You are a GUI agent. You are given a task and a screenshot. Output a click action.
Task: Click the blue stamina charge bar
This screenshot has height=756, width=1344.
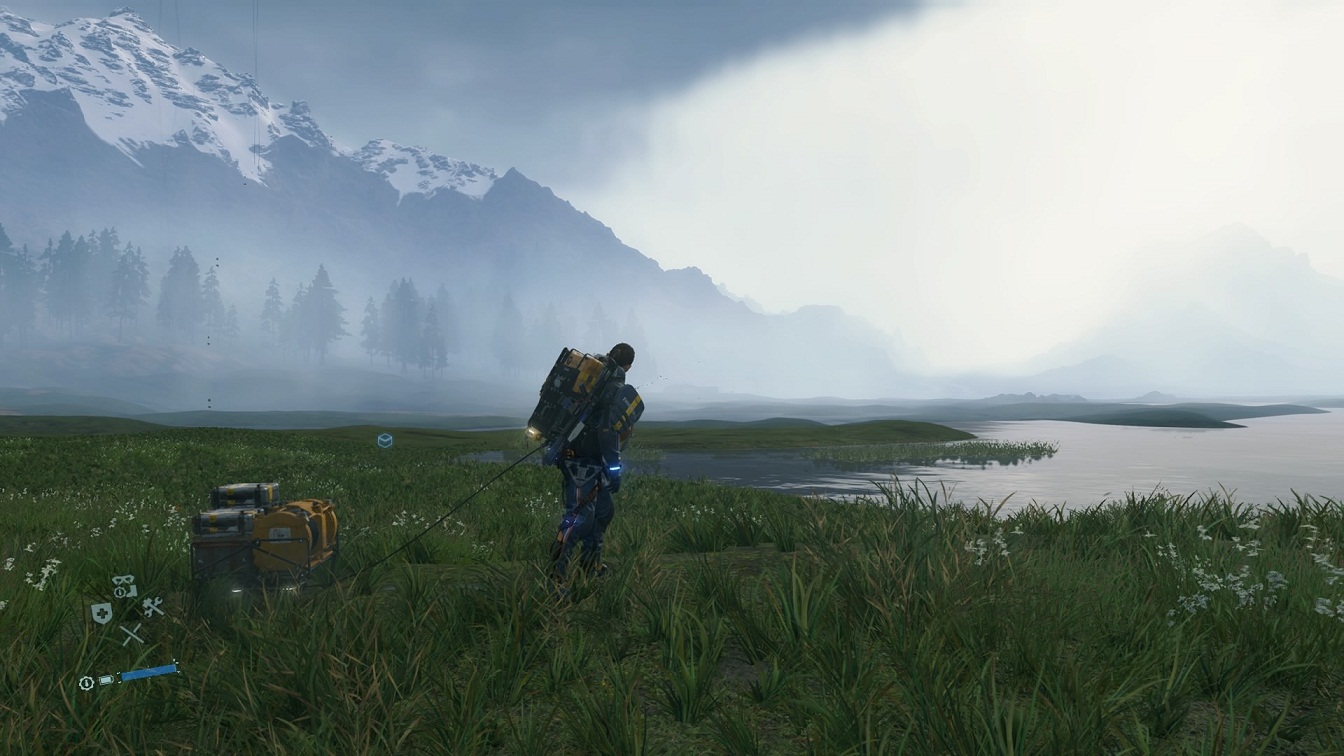(x=148, y=674)
